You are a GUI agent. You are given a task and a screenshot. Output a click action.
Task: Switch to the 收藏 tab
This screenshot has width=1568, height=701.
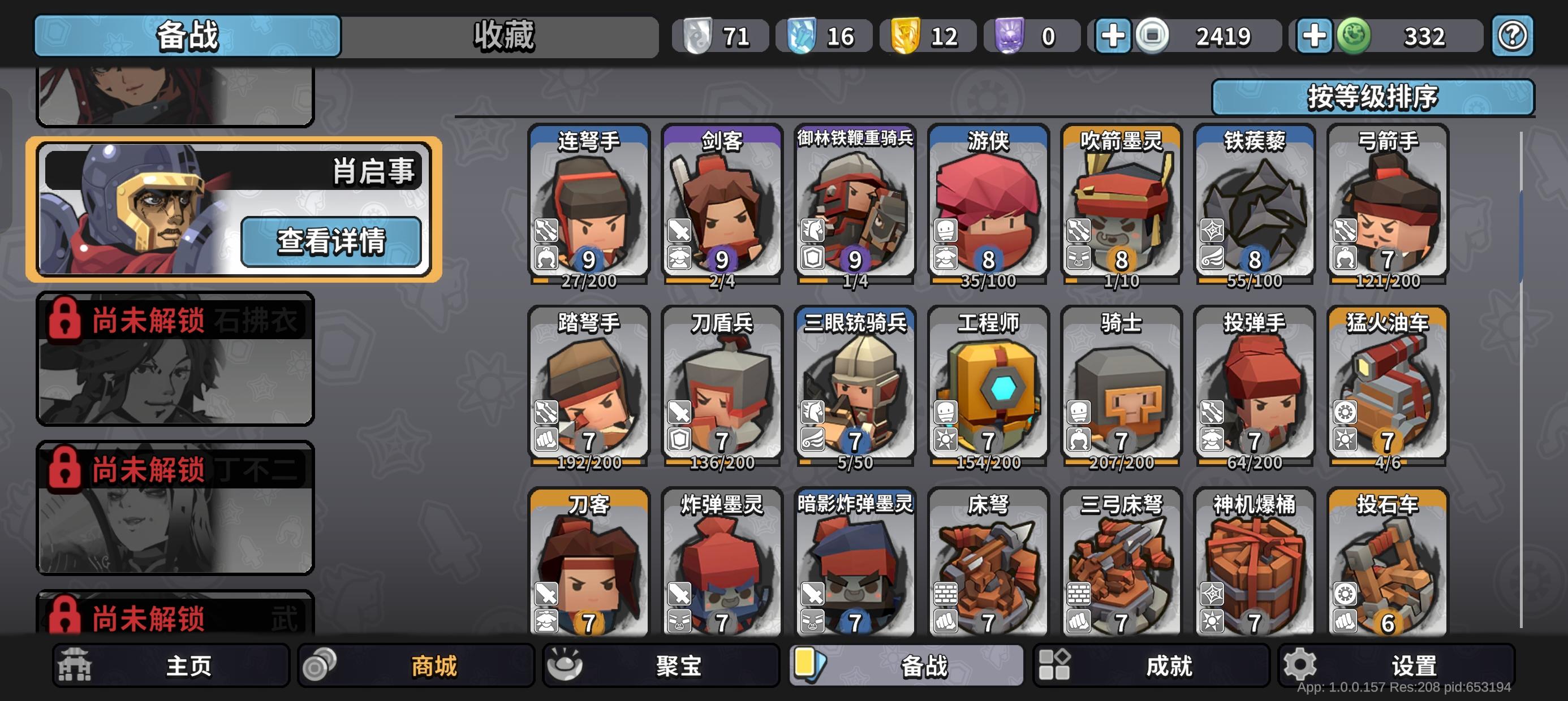point(501,34)
